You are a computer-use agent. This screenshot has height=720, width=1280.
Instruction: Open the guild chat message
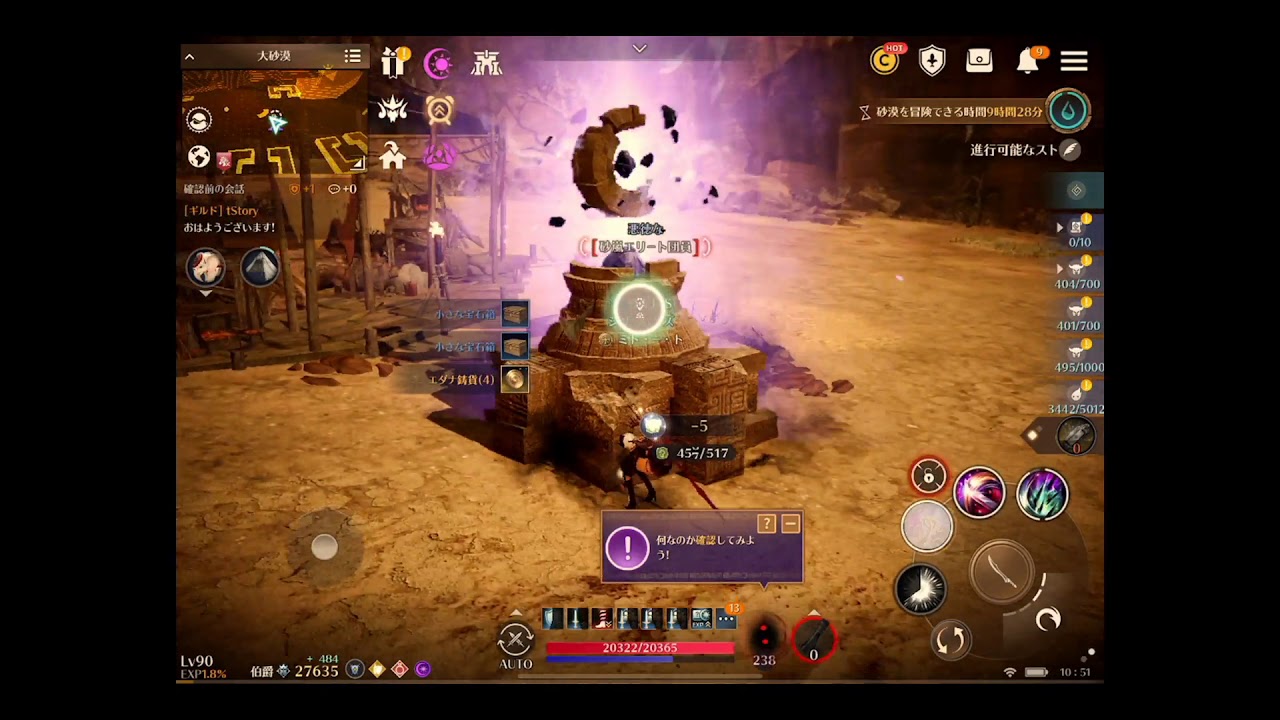230,219
